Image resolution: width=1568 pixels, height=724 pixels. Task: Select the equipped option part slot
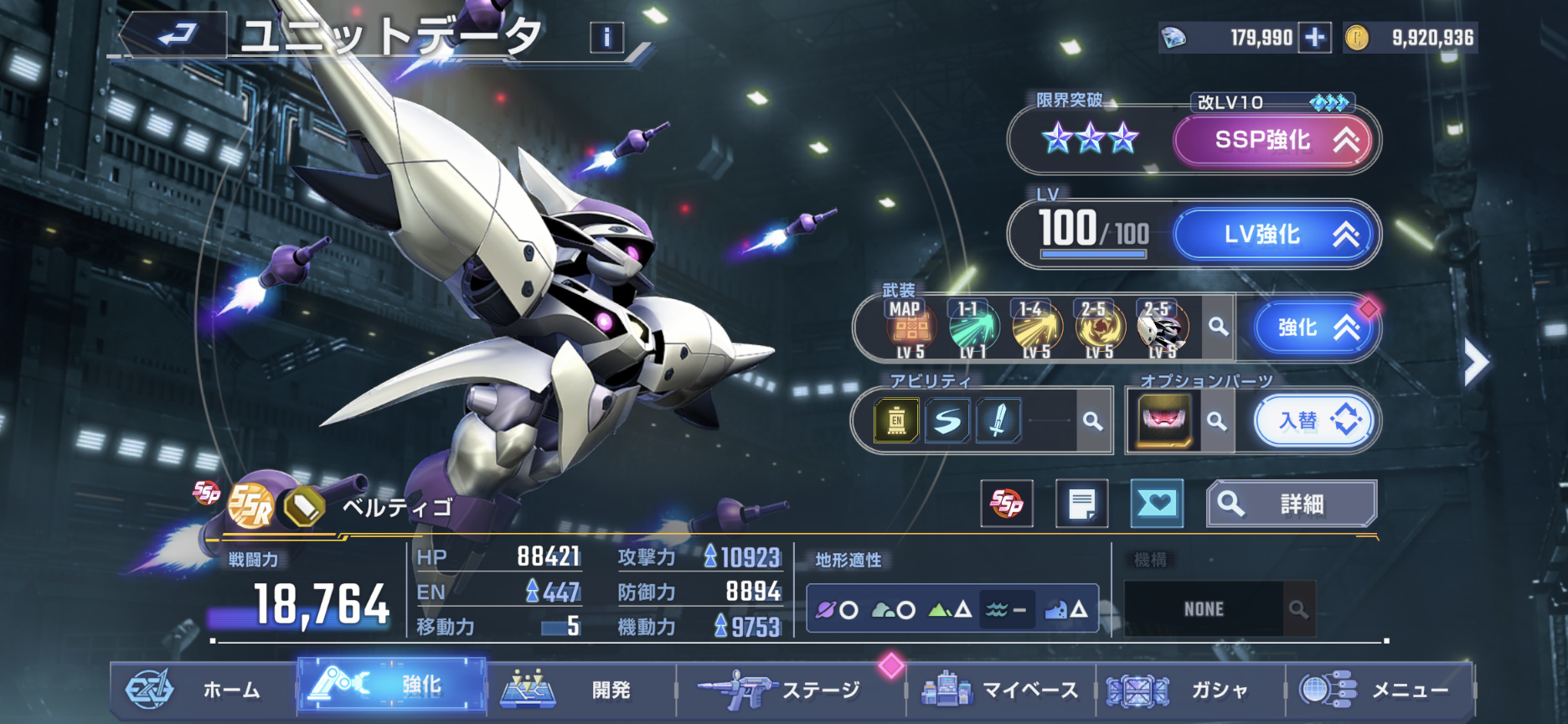click(1164, 421)
